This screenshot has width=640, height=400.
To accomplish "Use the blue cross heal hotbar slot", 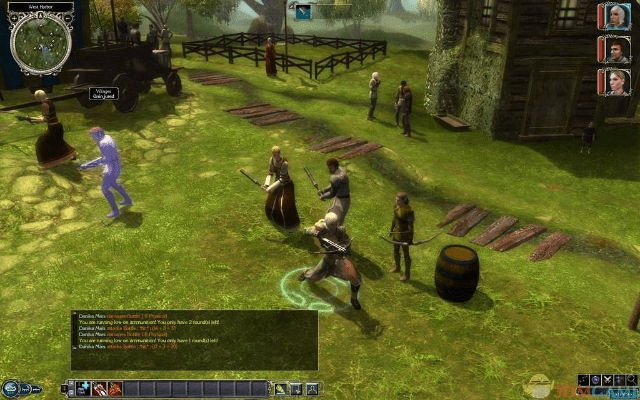I will 85,388.
